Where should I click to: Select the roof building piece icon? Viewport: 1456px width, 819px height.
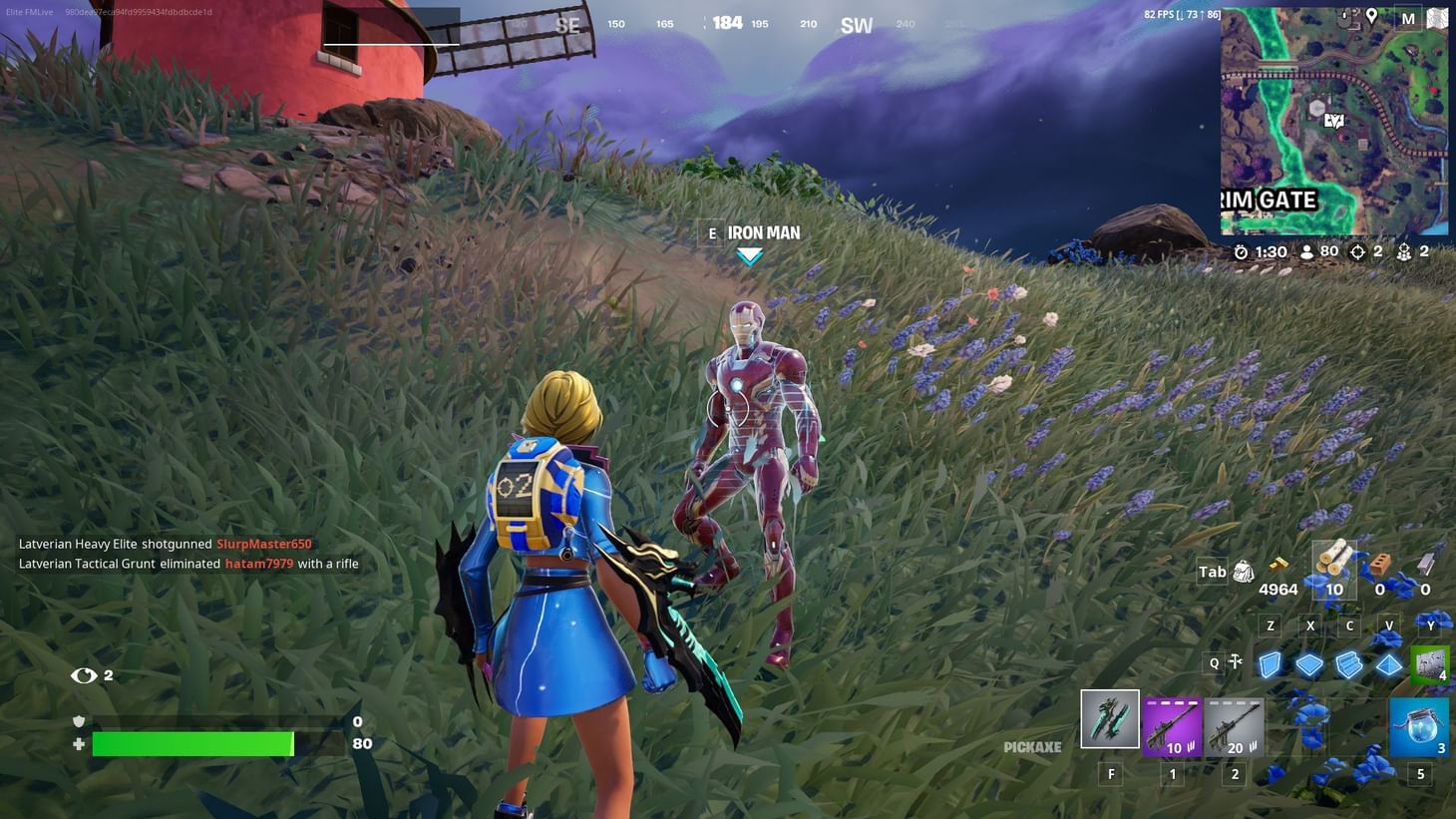point(1388,665)
